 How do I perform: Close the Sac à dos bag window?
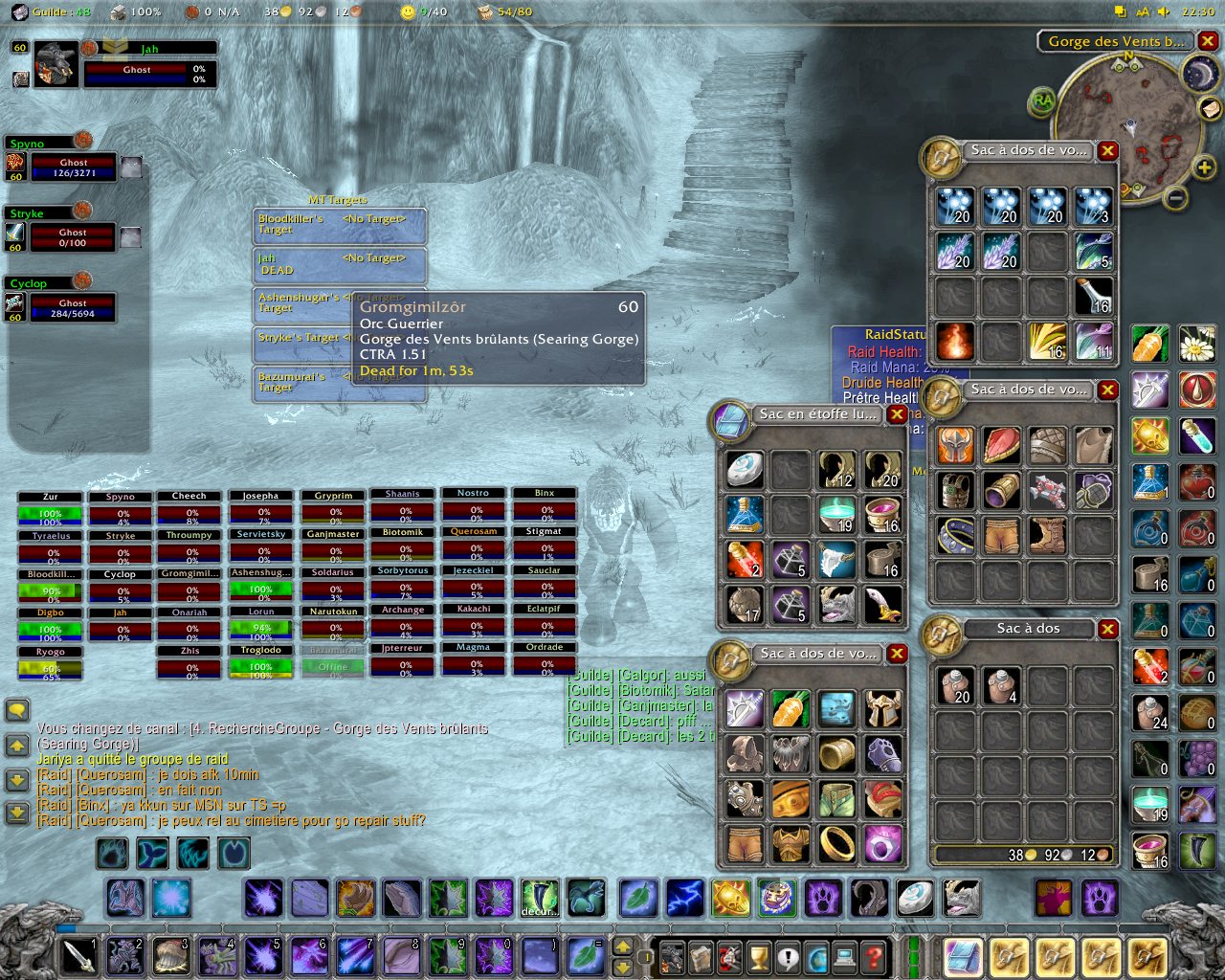tap(1107, 629)
